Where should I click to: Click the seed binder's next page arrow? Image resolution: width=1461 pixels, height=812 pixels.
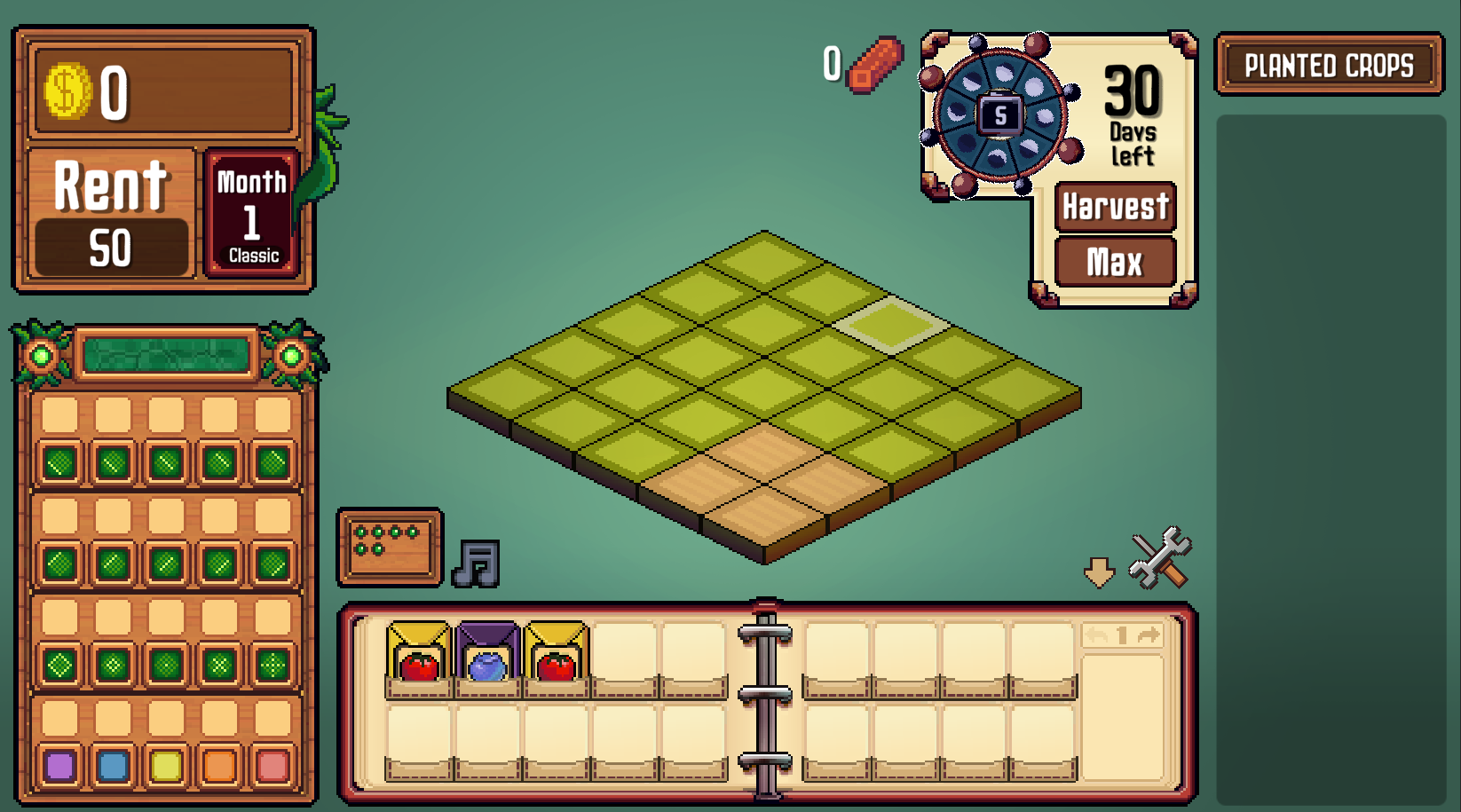1149,635
